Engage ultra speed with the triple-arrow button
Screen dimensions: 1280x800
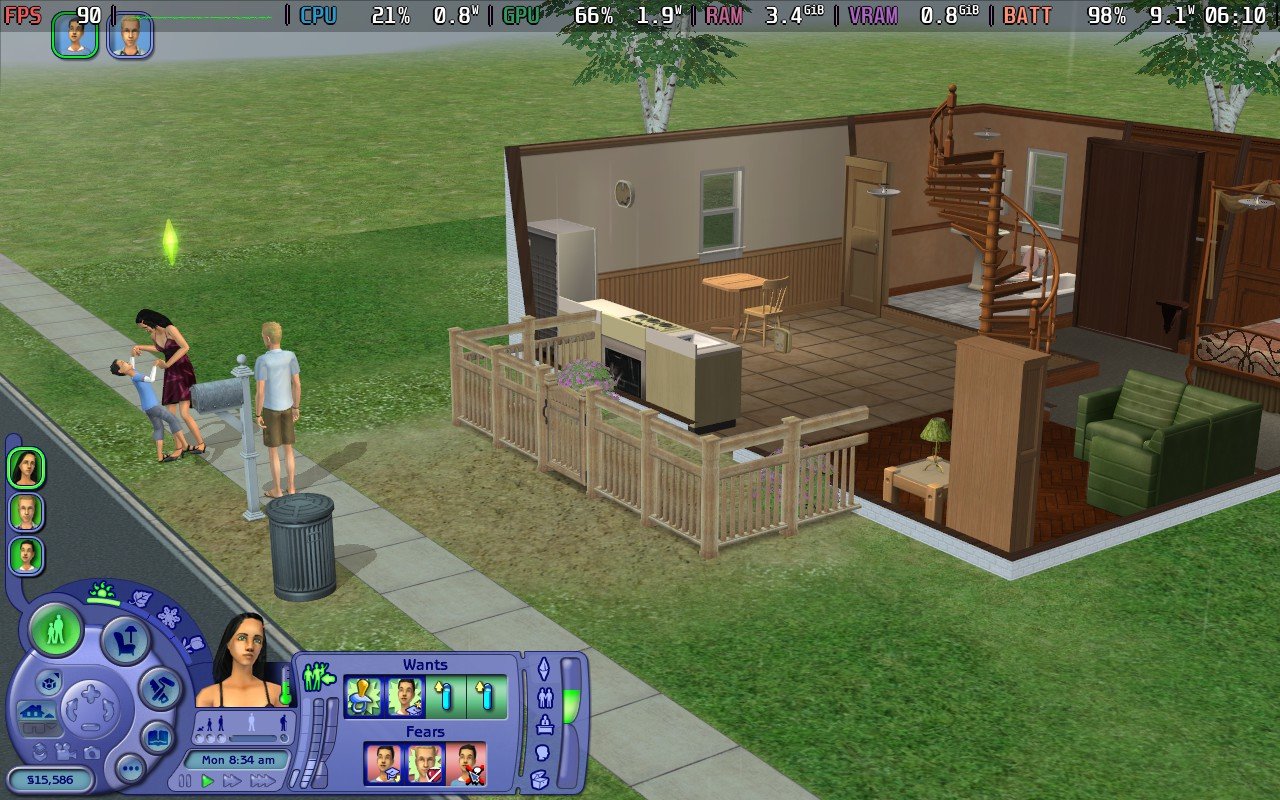click(263, 780)
